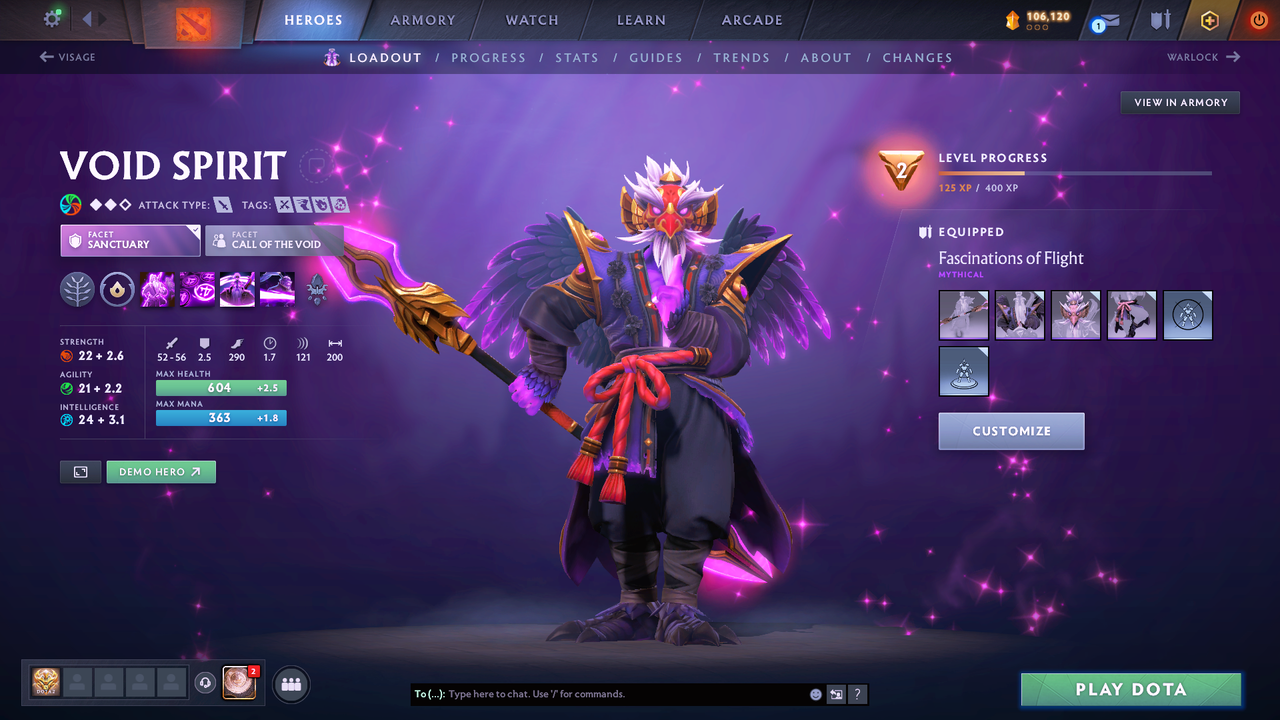Select the Fascinations of Flight weapon thumbnail
This screenshot has width=1280, height=720.
click(963, 314)
